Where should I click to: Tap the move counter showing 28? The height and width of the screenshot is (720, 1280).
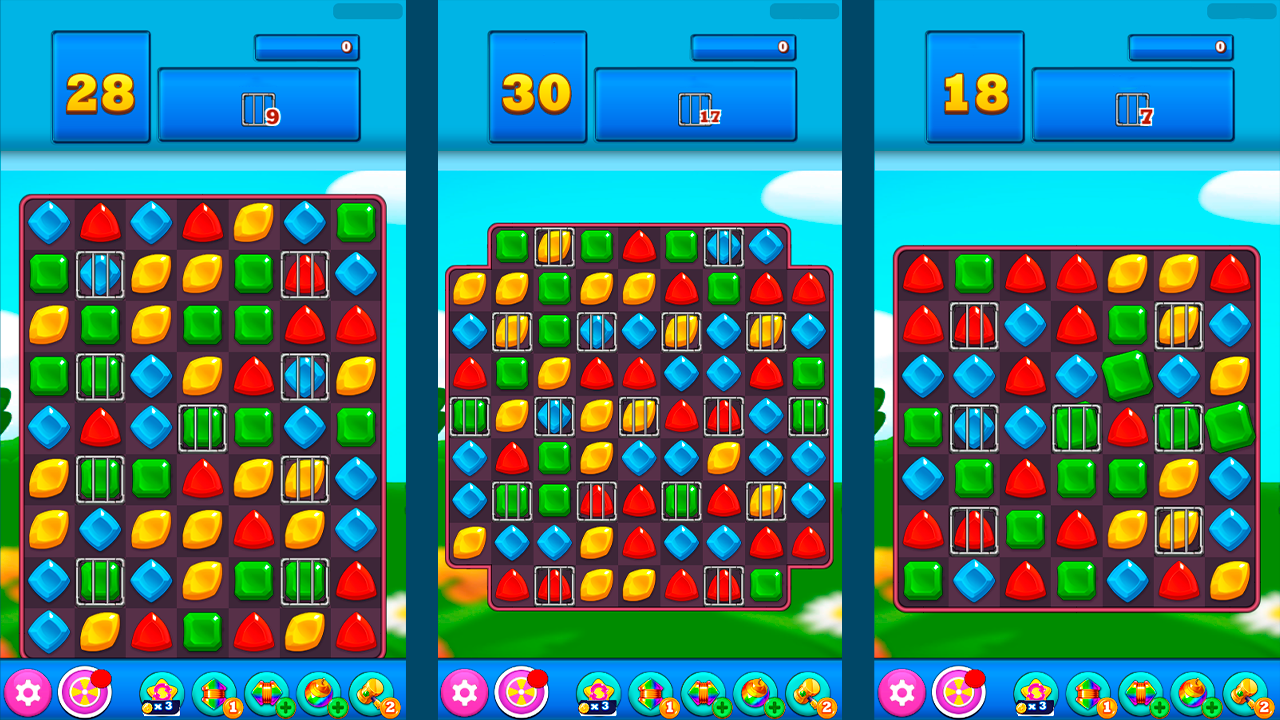100,95
